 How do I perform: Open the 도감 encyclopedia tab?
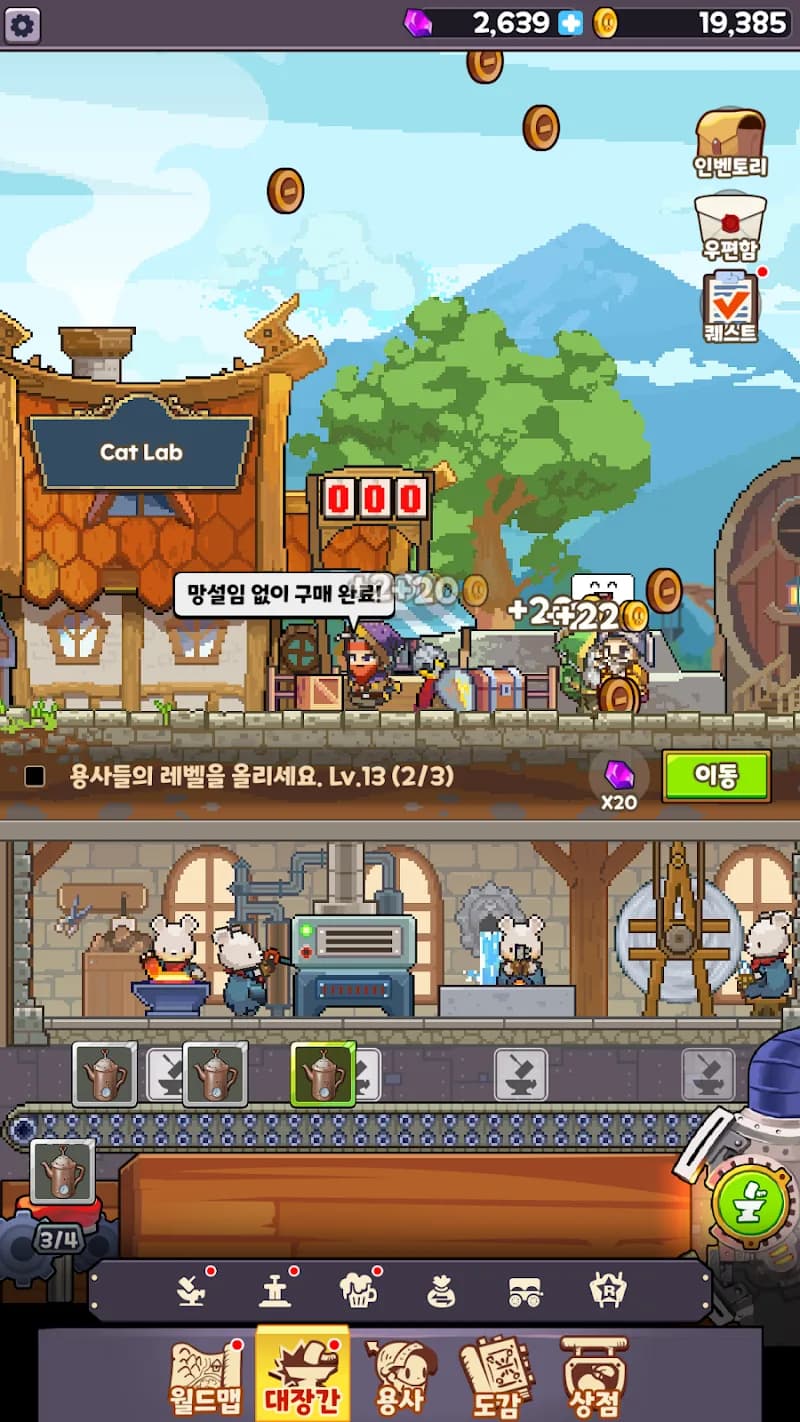[x=497, y=1378]
